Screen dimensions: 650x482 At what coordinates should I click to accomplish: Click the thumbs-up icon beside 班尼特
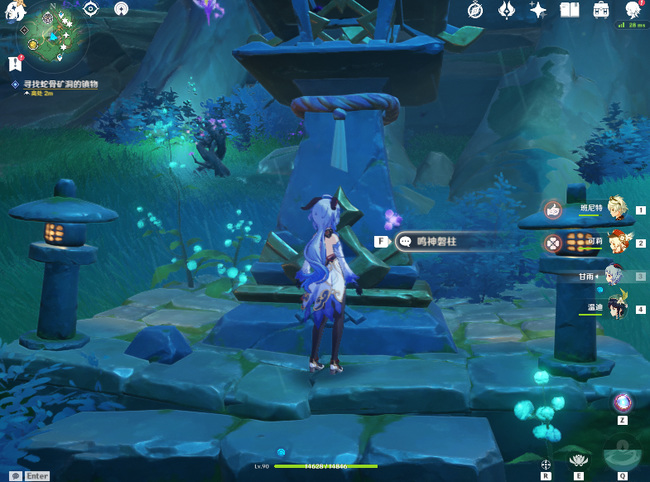click(553, 209)
